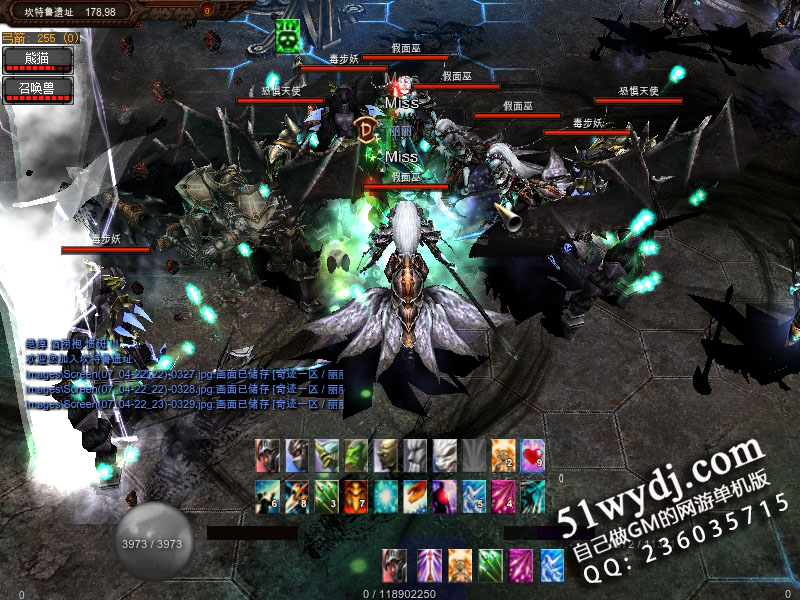Use the flaming arrow skill numbered 8
The height and width of the screenshot is (600, 800).
[297, 494]
